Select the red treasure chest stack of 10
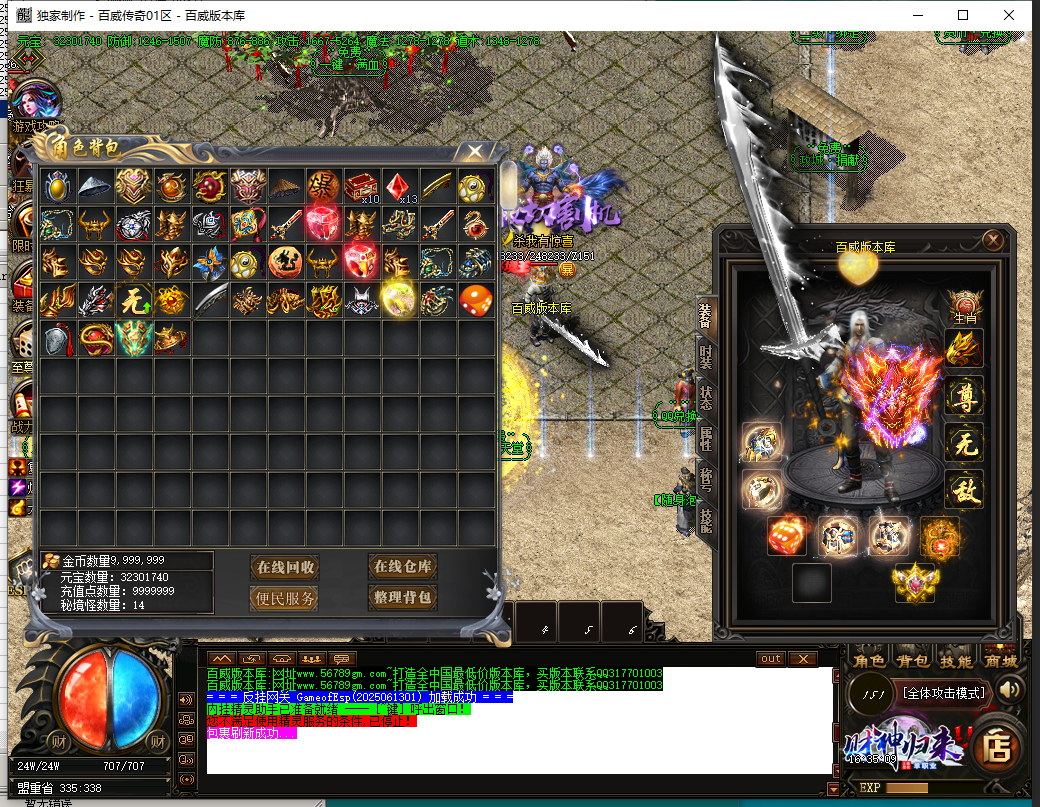 click(x=360, y=186)
